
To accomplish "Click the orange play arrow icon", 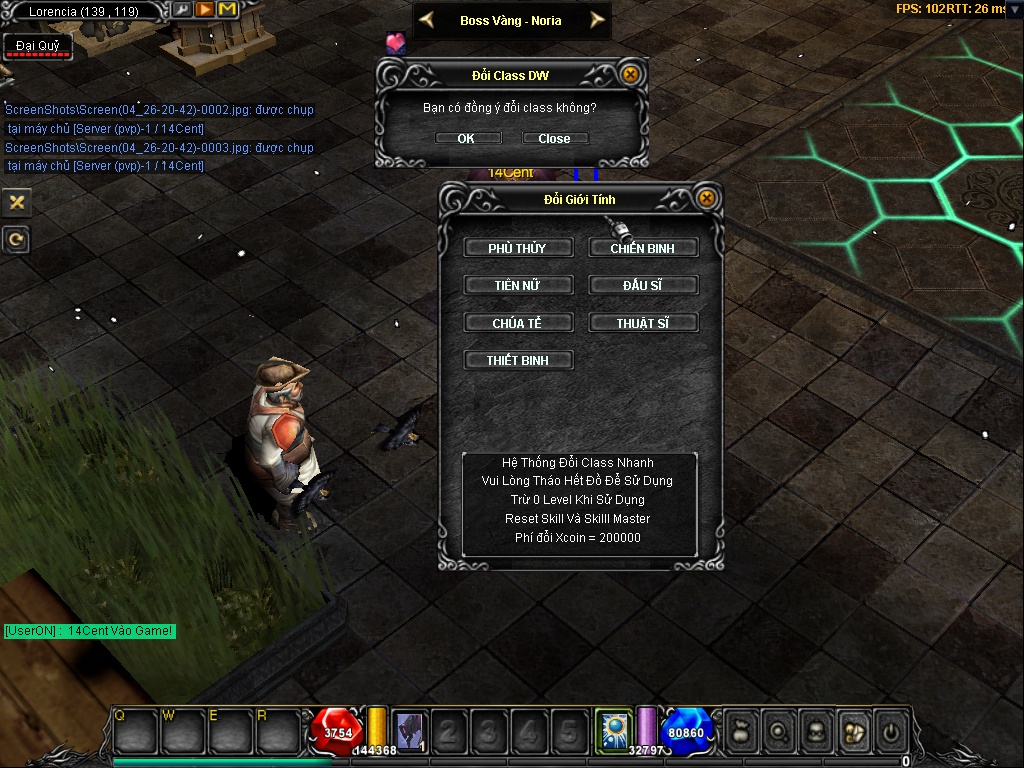I will (205, 10).
